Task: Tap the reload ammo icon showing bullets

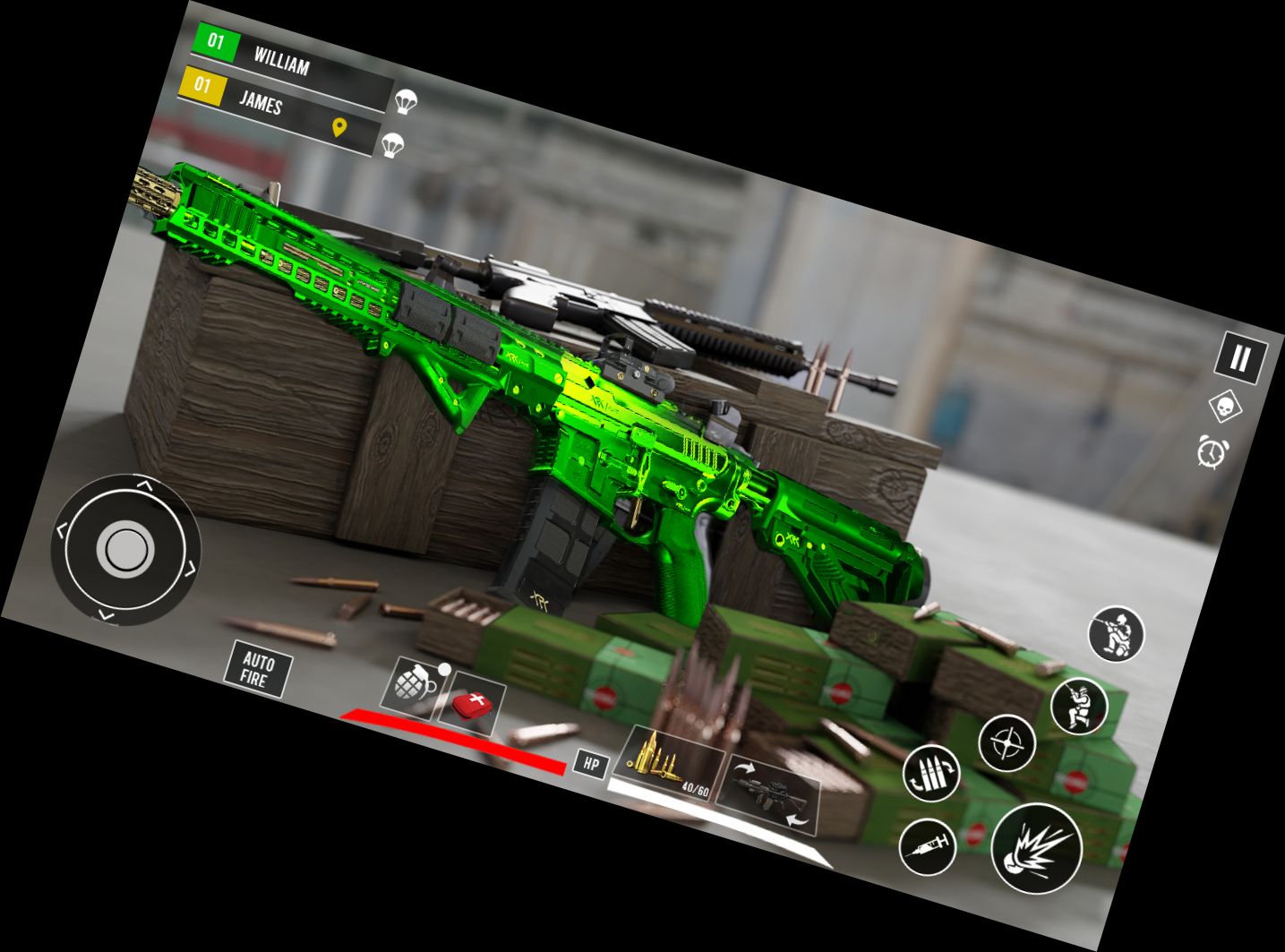Action: (934, 772)
